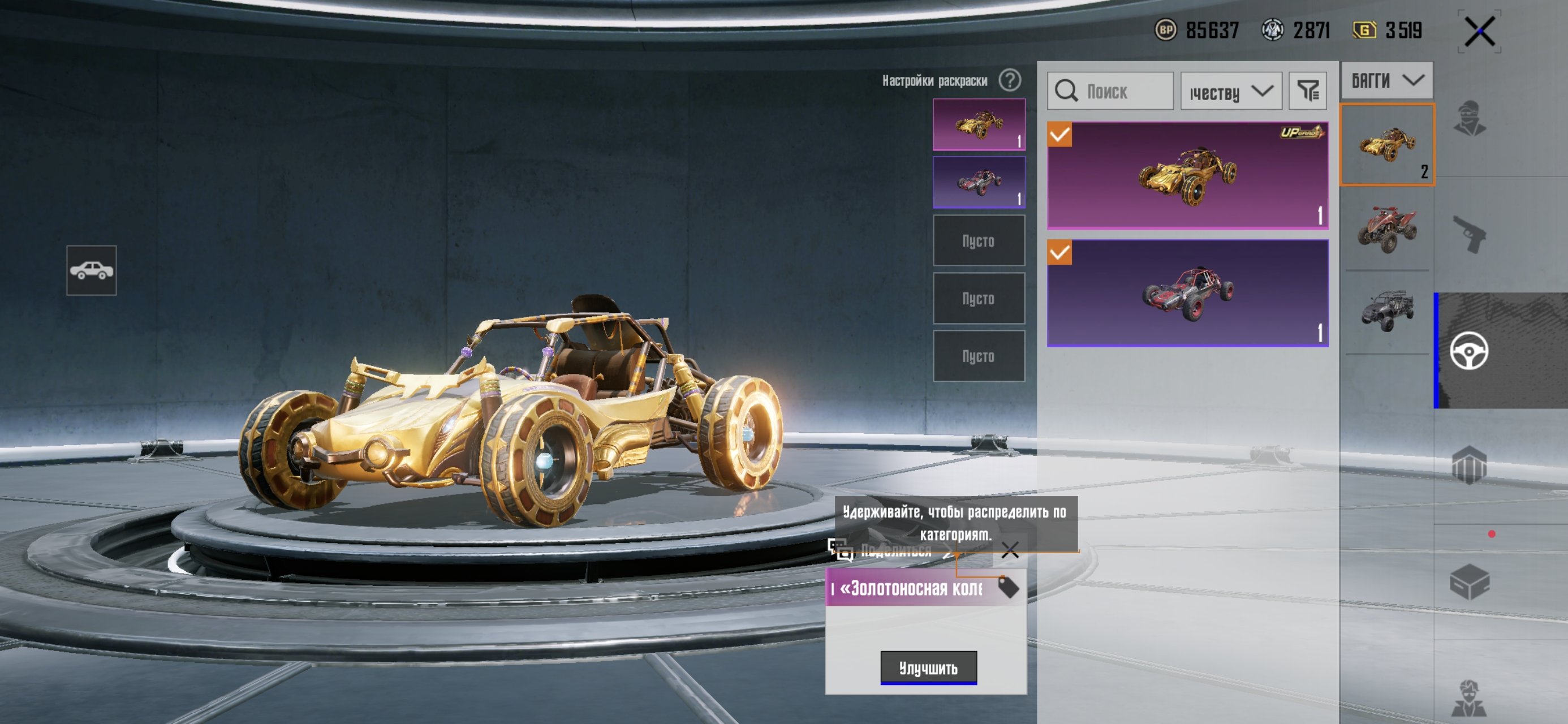Image resolution: width=1568 pixels, height=724 pixels.
Task: Select the red buggy skin card
Action: [x=1187, y=293]
